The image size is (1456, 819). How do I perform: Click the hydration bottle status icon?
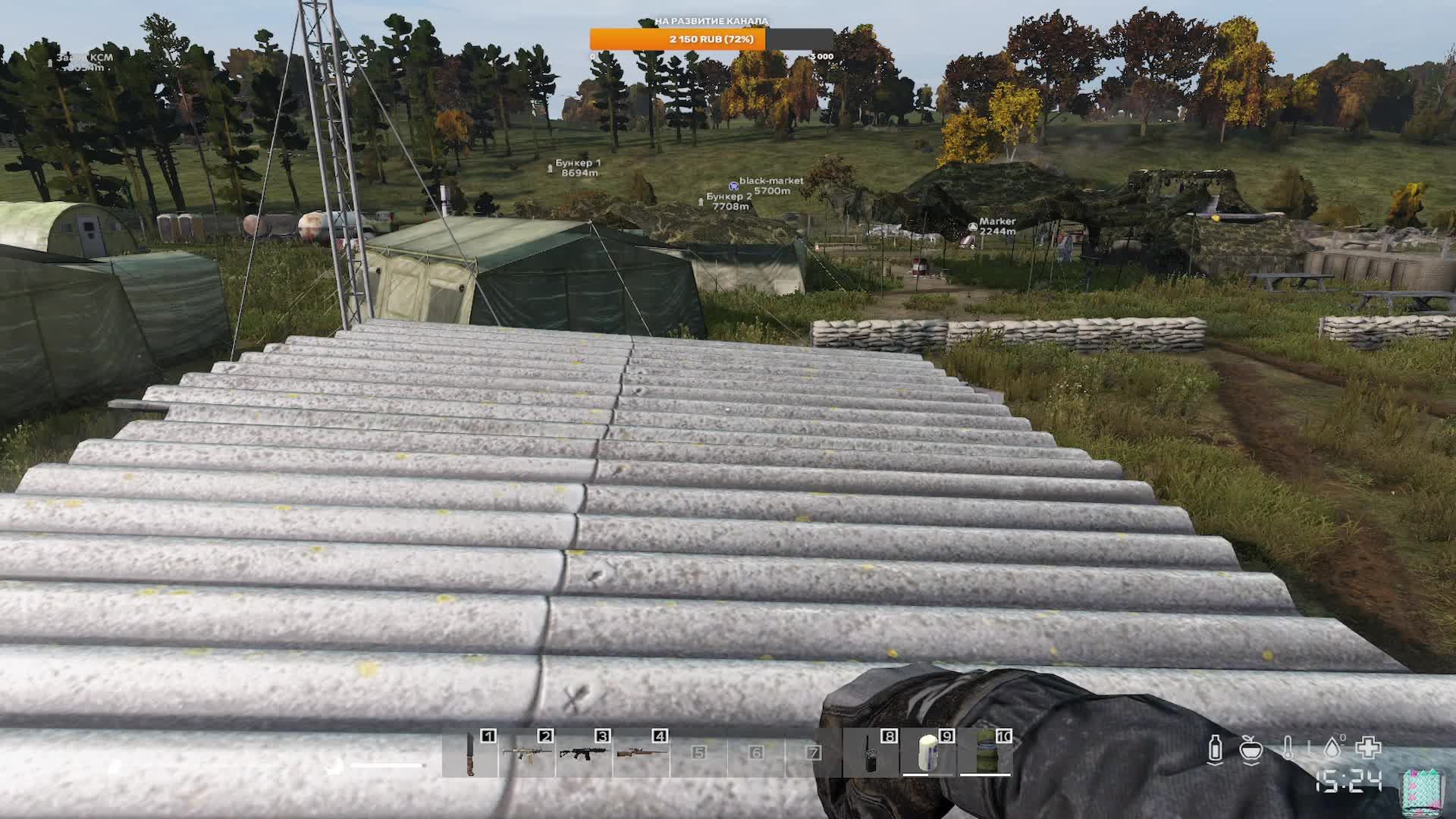click(x=1215, y=748)
